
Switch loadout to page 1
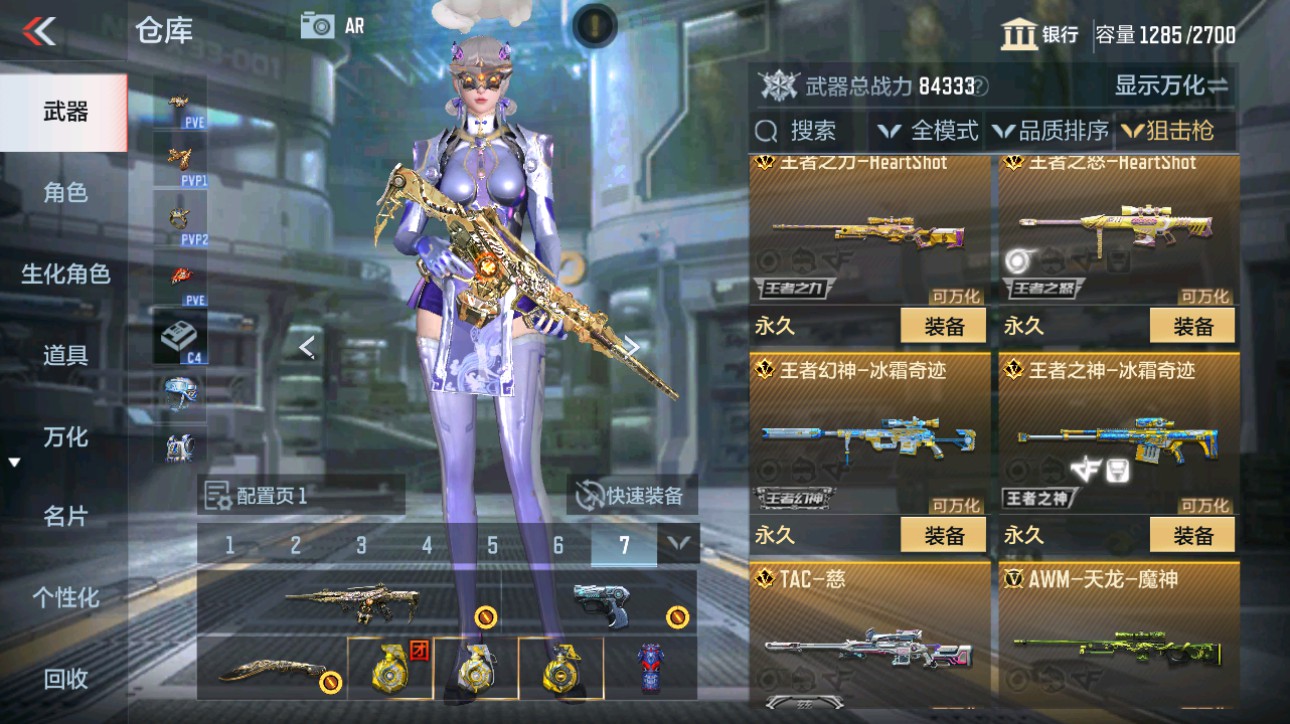[230, 546]
